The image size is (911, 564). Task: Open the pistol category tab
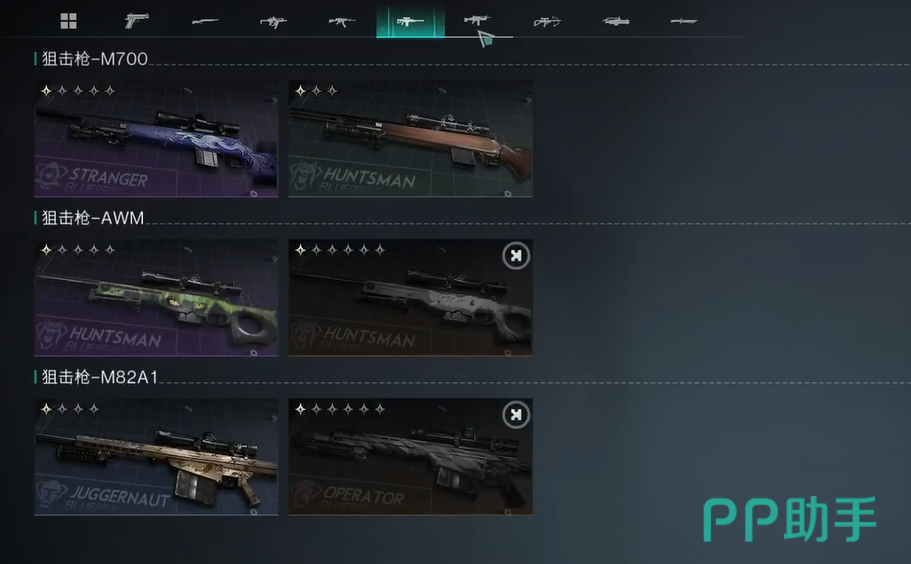coord(136,21)
